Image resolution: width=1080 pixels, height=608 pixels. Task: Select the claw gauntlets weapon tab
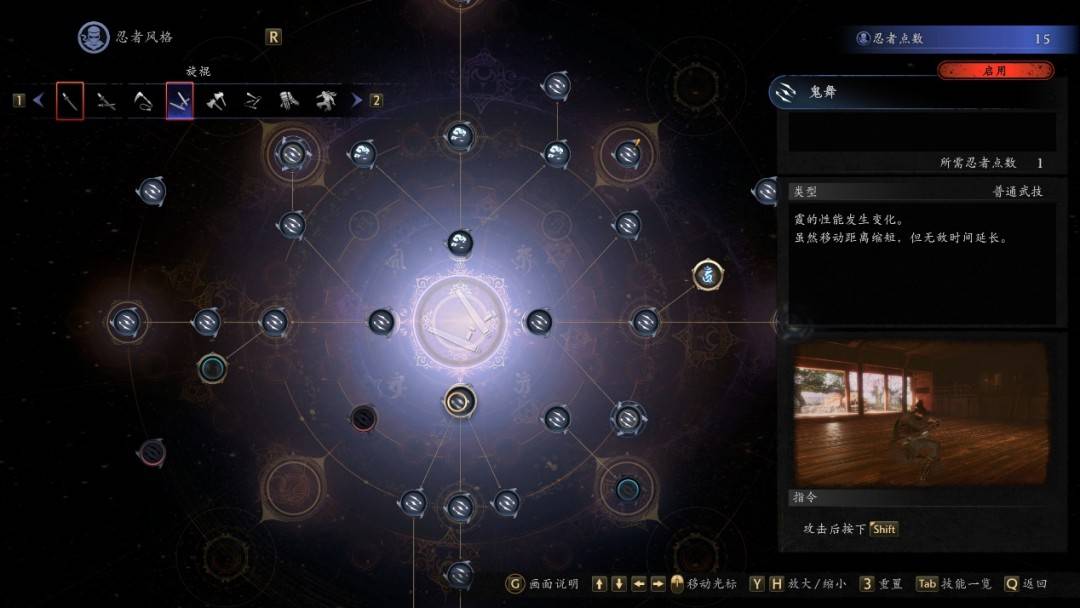pyautogui.click(x=289, y=101)
